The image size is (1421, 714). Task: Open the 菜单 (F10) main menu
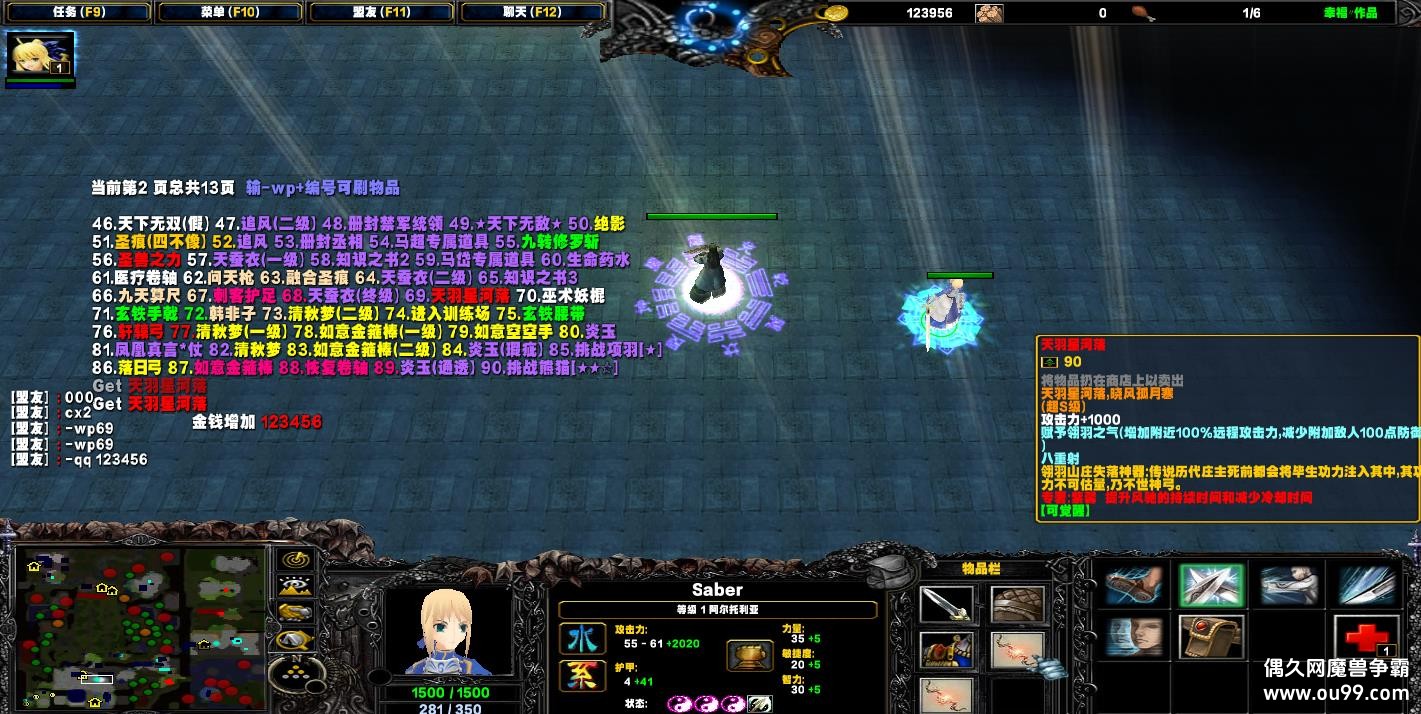231,13
